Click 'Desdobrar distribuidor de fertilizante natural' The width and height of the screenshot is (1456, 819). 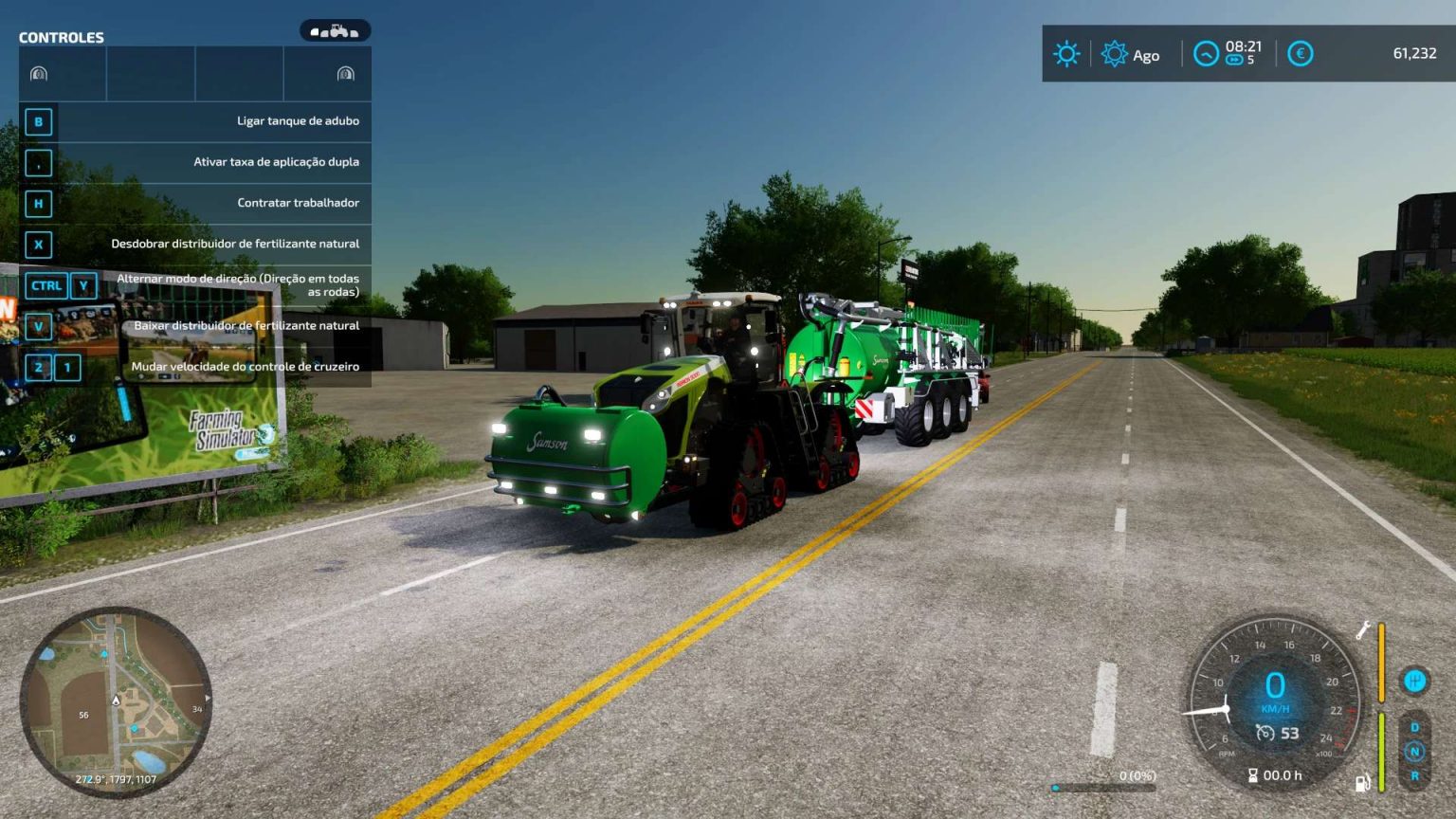pos(234,244)
